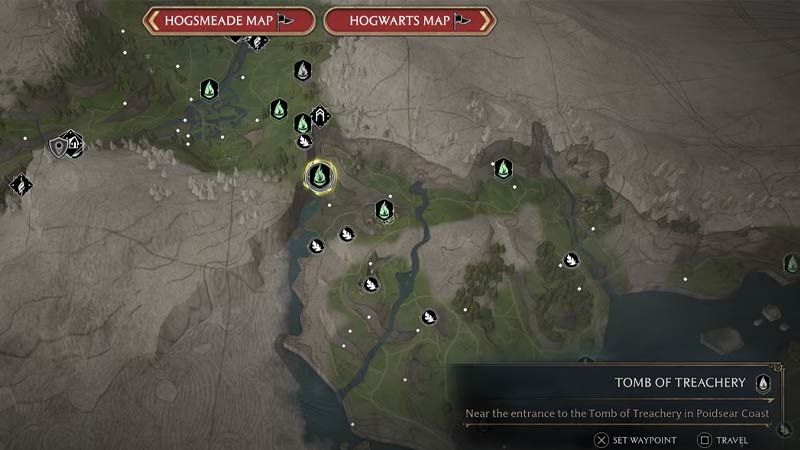This screenshot has width=800, height=450.
Task: Click the grey unlit Floo Flame marker
Action: coord(302,70)
